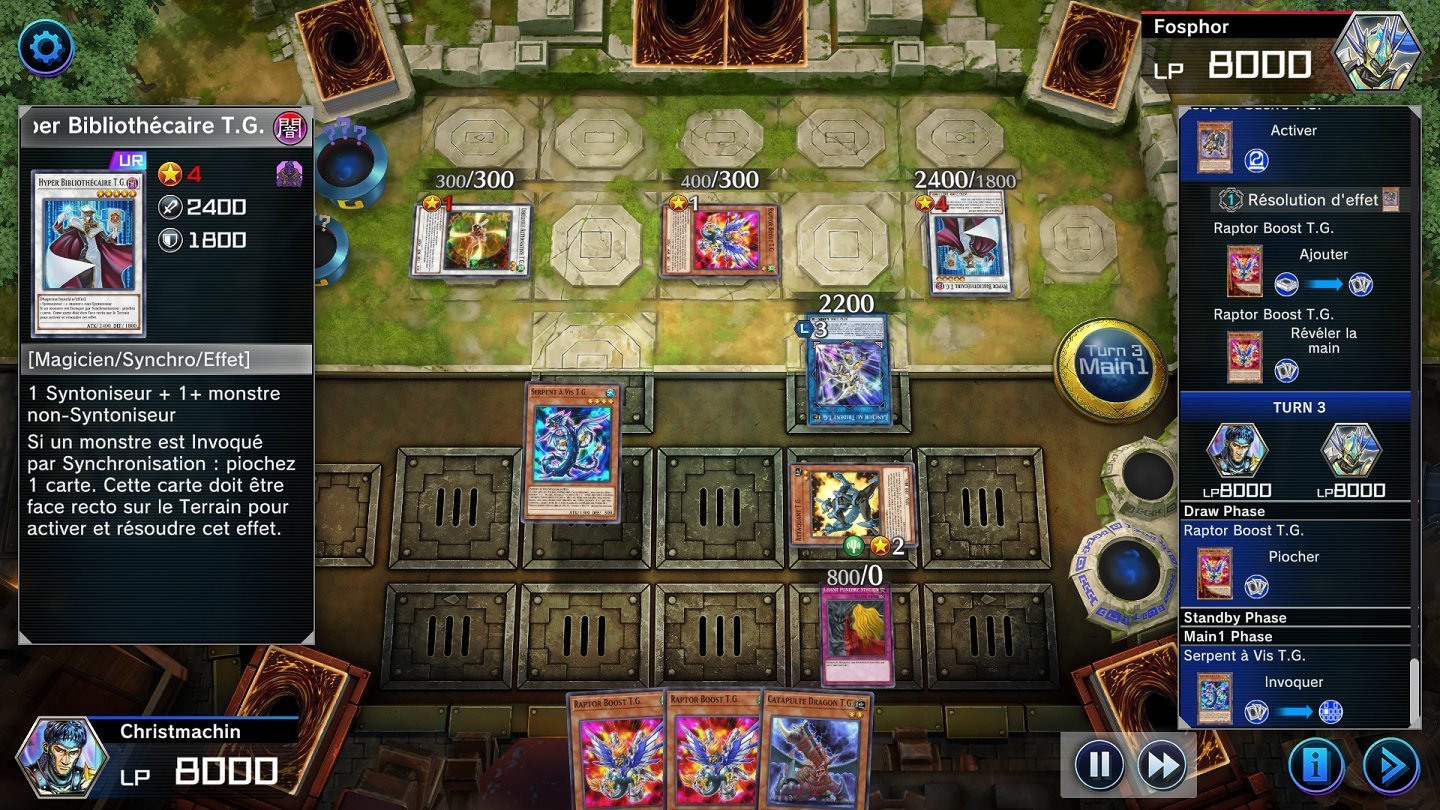1440x810 pixels.
Task: Select the 2200 ATK Link-3 monster
Action: tap(847, 371)
